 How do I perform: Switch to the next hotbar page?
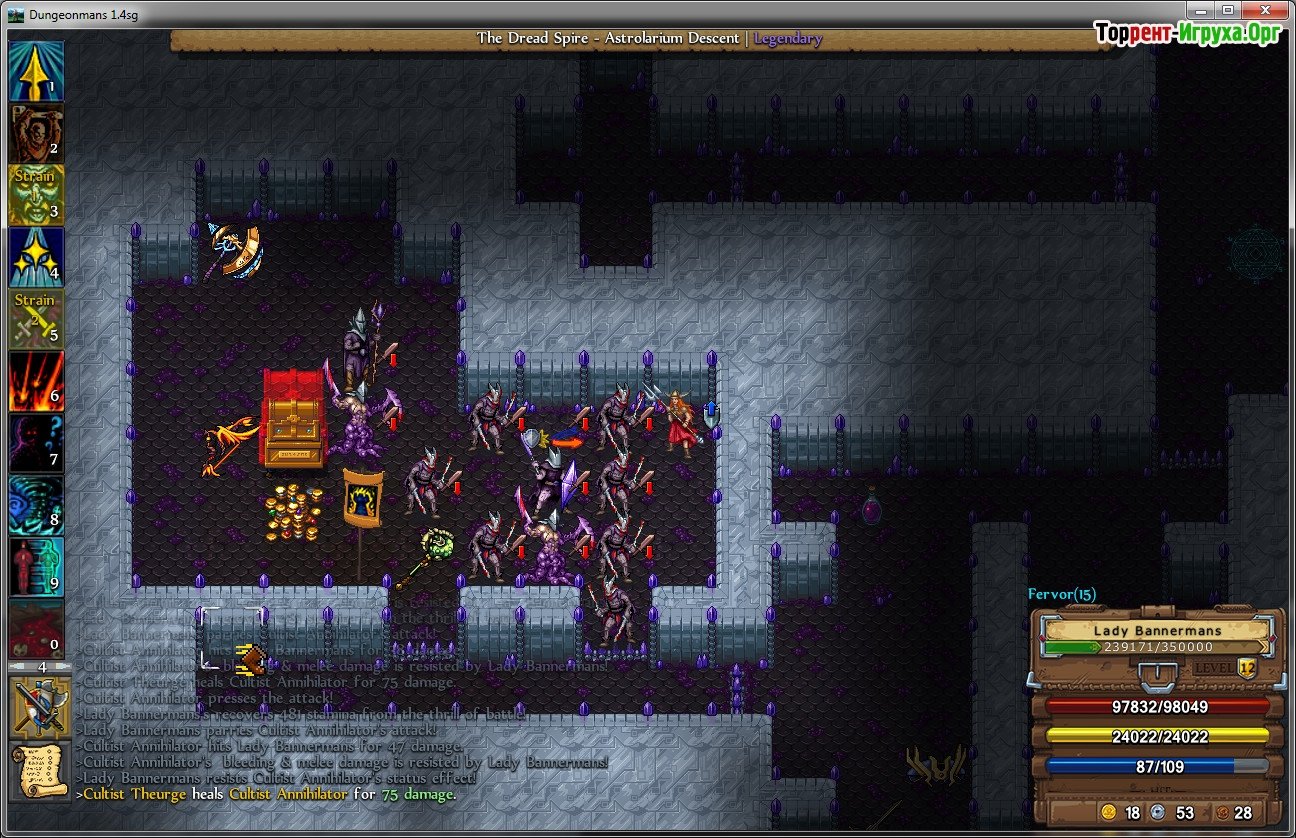pos(62,666)
